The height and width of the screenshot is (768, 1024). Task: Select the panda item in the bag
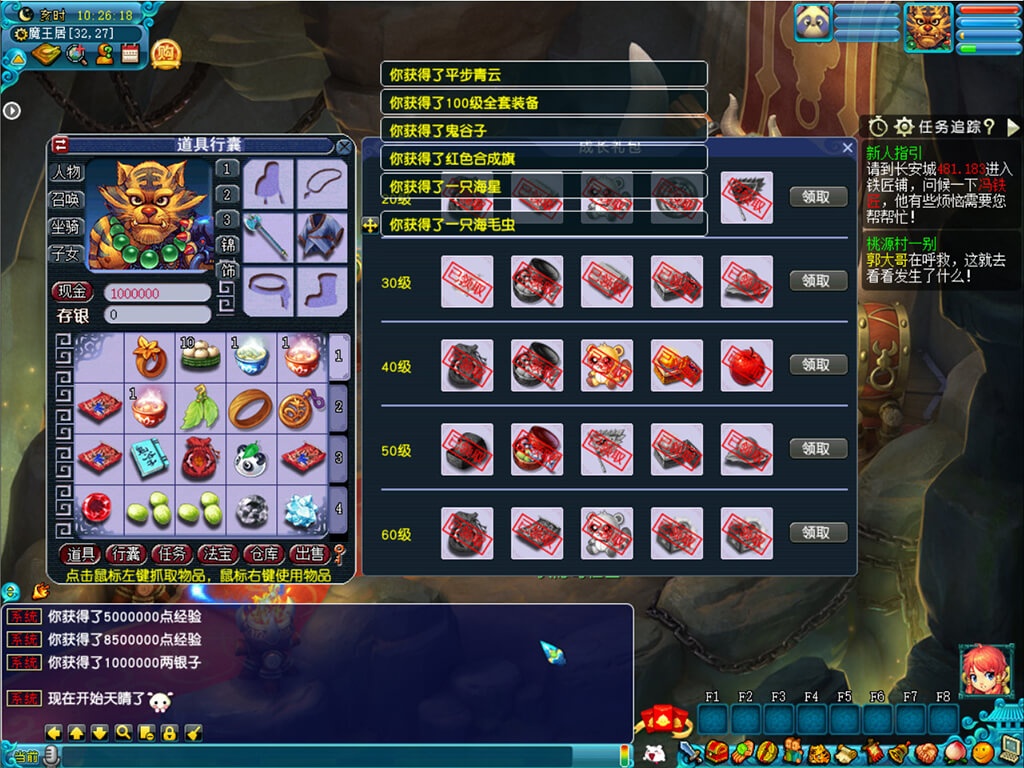click(251, 459)
